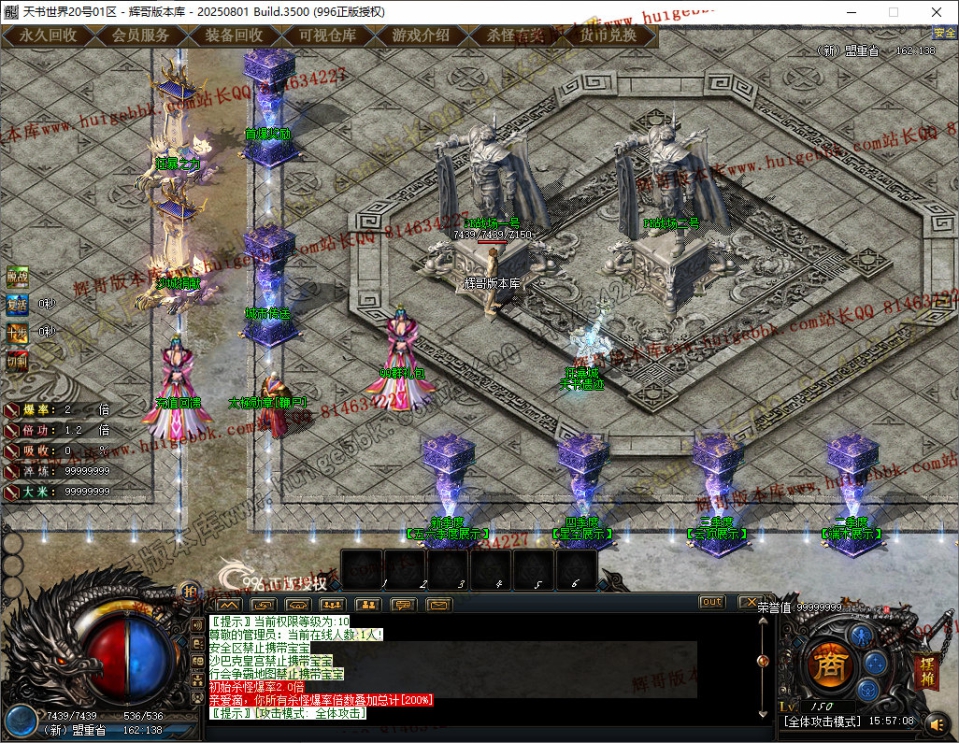Image resolution: width=959 pixels, height=743 pixels.
Task: Click the 复活 revive icon
Action: click(18, 304)
